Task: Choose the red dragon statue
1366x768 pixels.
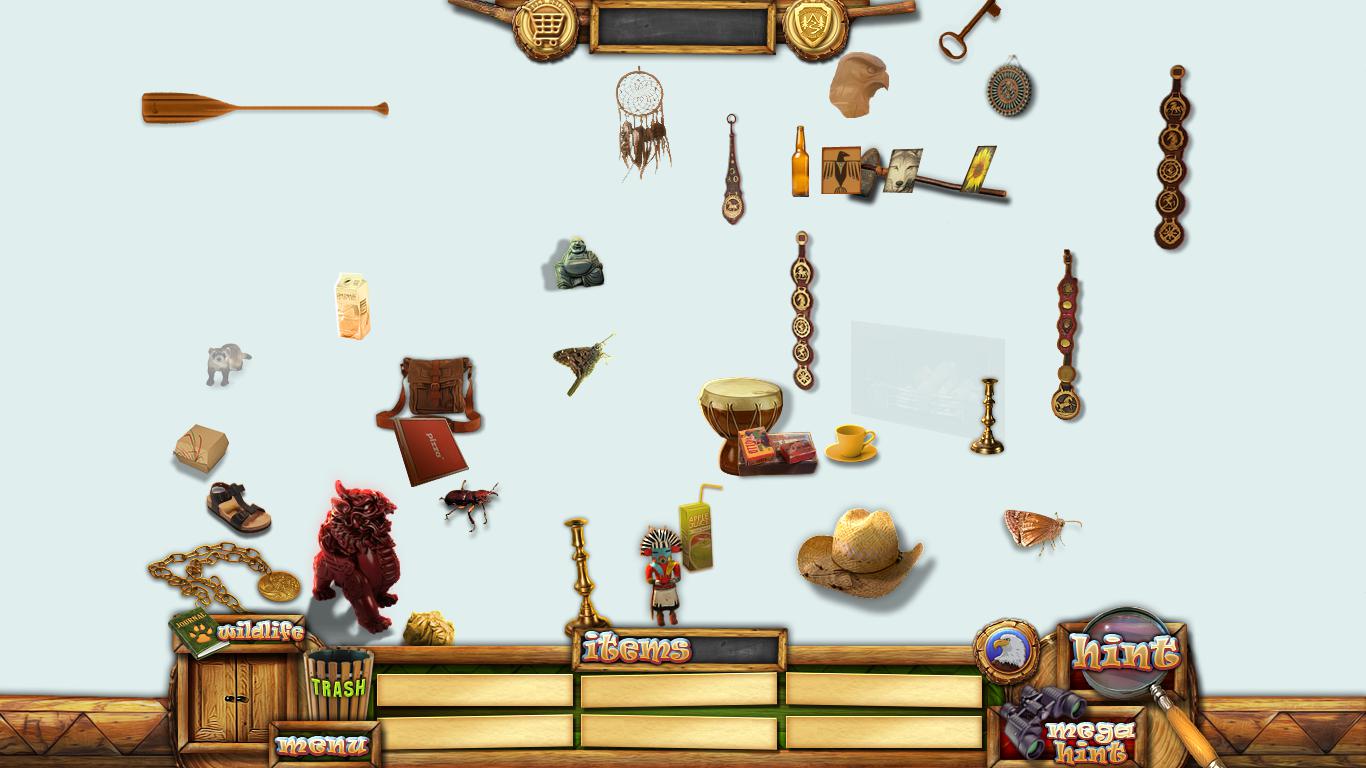Action: point(355,552)
